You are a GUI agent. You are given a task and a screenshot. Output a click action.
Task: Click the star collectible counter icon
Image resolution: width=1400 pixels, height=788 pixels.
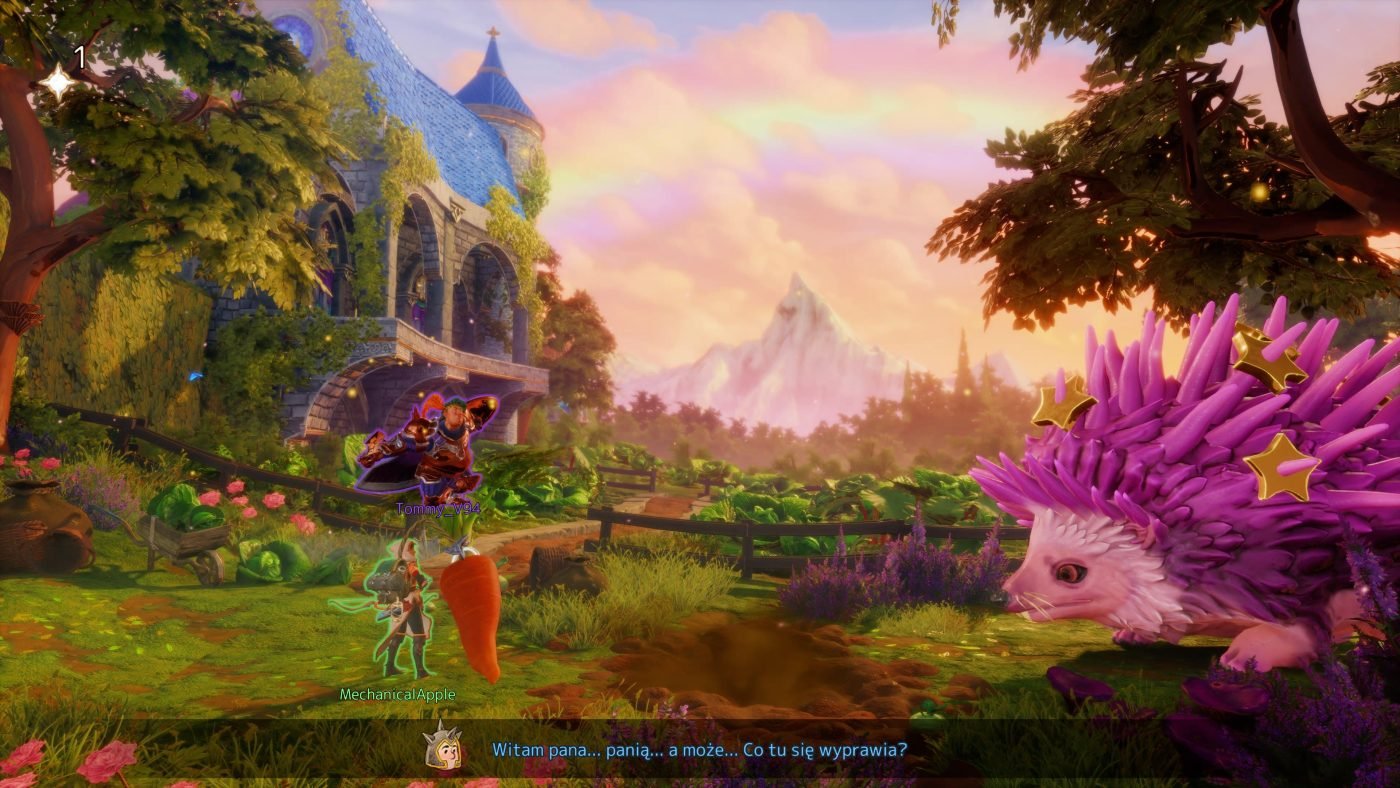click(58, 82)
